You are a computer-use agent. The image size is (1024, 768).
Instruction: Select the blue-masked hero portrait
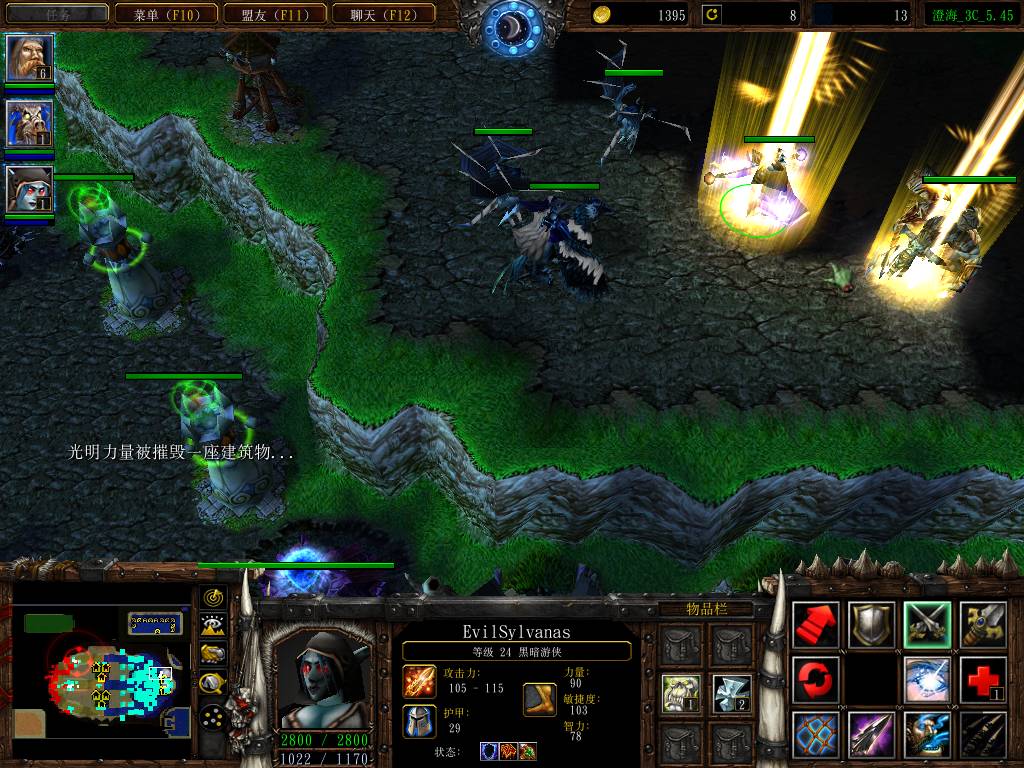coord(29,124)
